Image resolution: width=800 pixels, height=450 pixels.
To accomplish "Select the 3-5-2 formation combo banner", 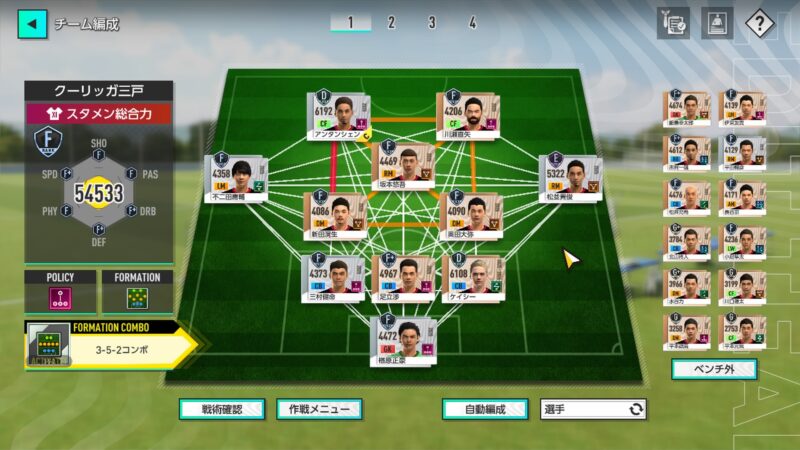I will pyautogui.click(x=110, y=344).
